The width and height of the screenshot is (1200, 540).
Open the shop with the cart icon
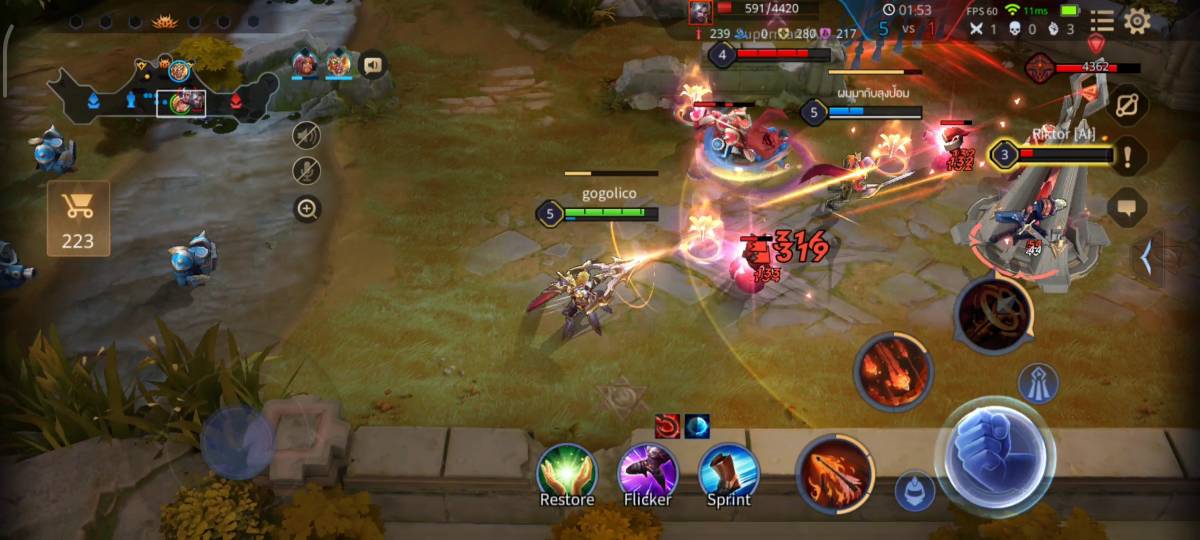point(78,217)
